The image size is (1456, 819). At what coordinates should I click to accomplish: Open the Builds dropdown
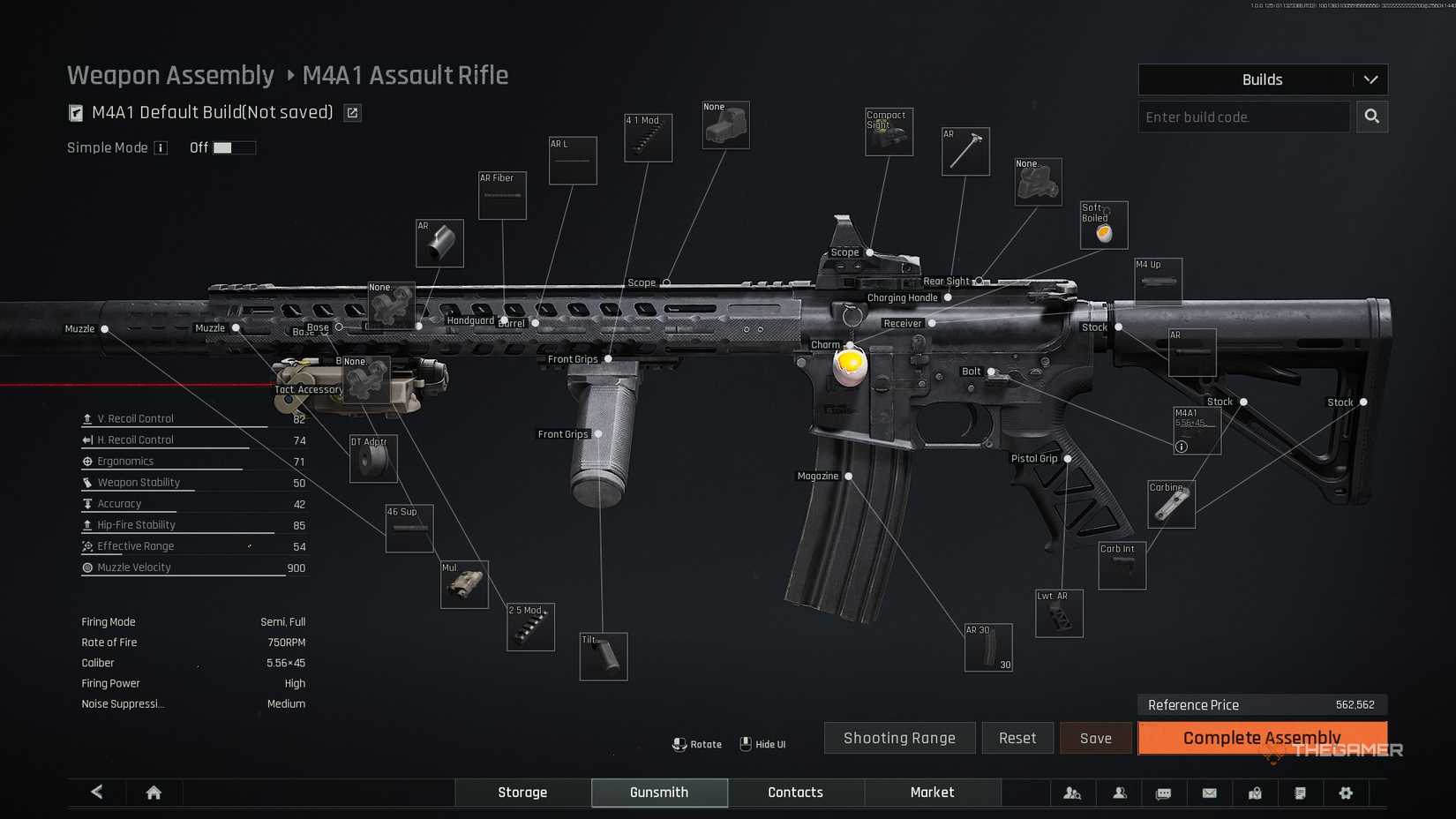pos(1262,79)
